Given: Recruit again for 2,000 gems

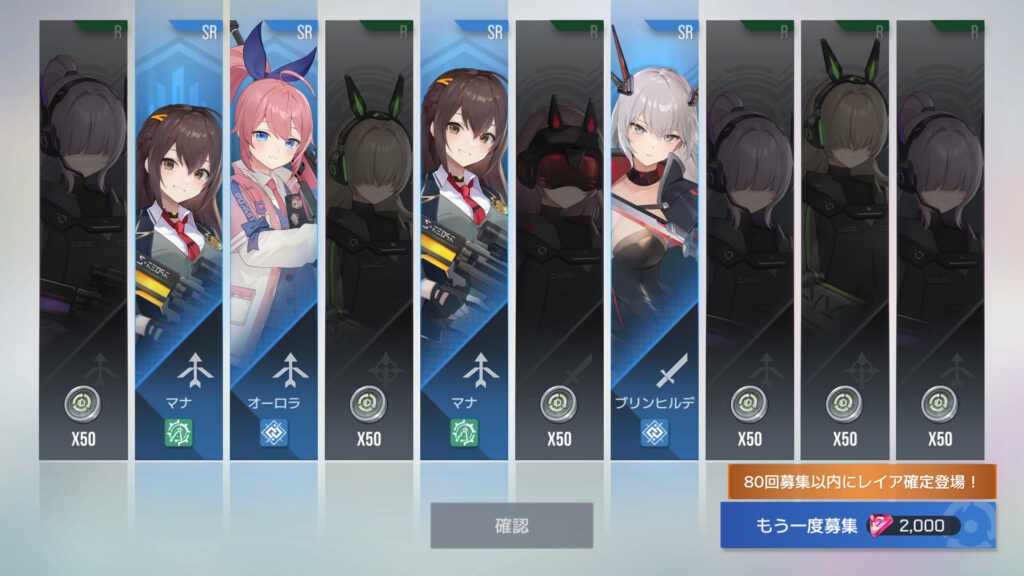Looking at the screenshot, I should (858, 526).
